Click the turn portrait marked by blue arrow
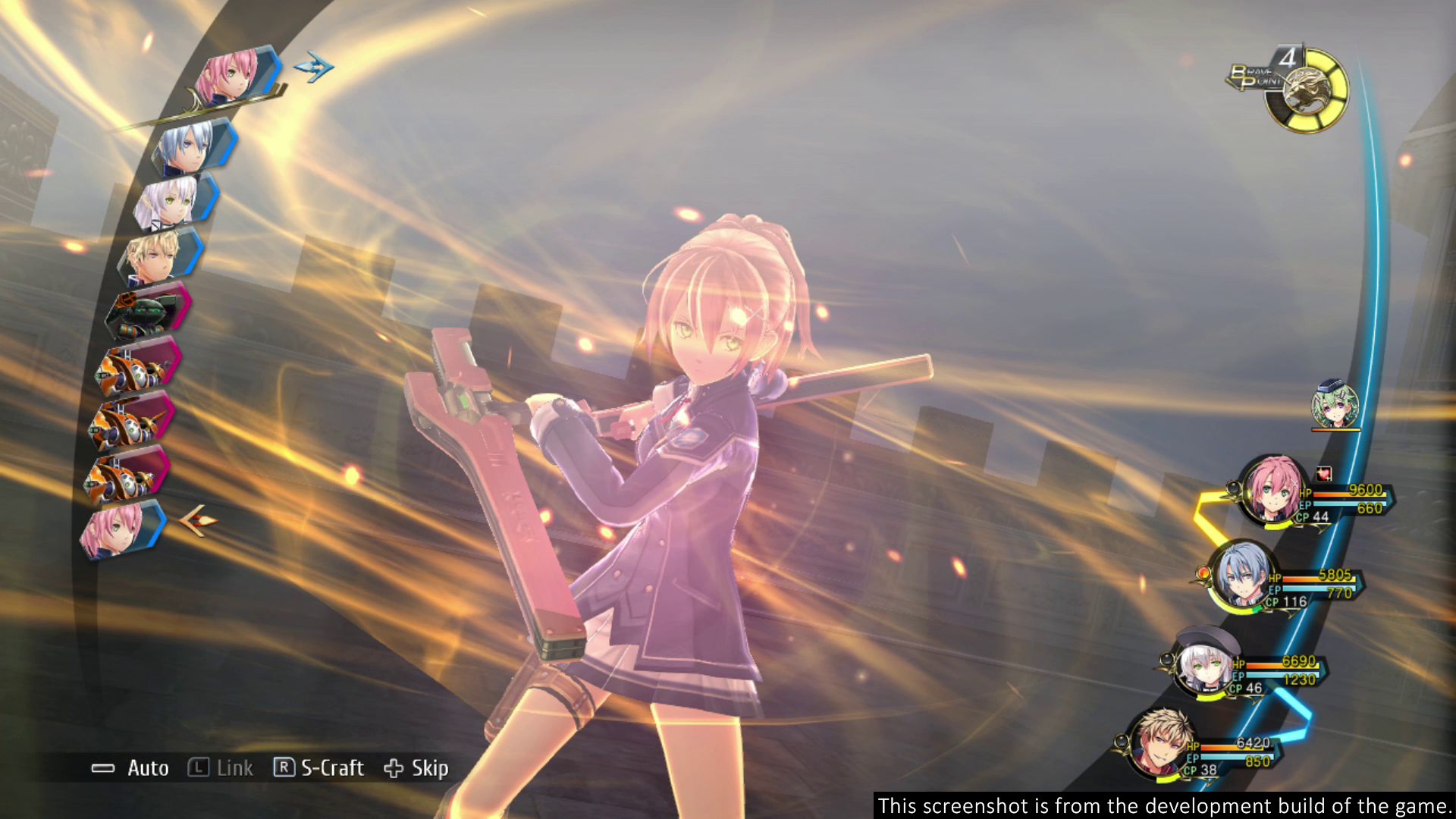 pyautogui.click(x=231, y=76)
